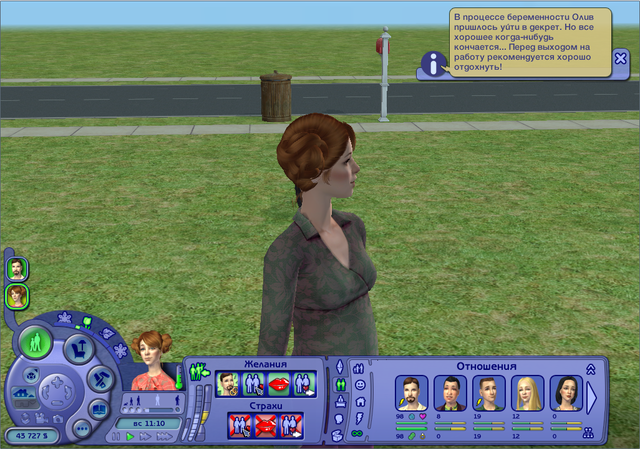Screen dimensions: 640x449
Task: Open the options menu with three dots
Action: (x=82, y=428)
